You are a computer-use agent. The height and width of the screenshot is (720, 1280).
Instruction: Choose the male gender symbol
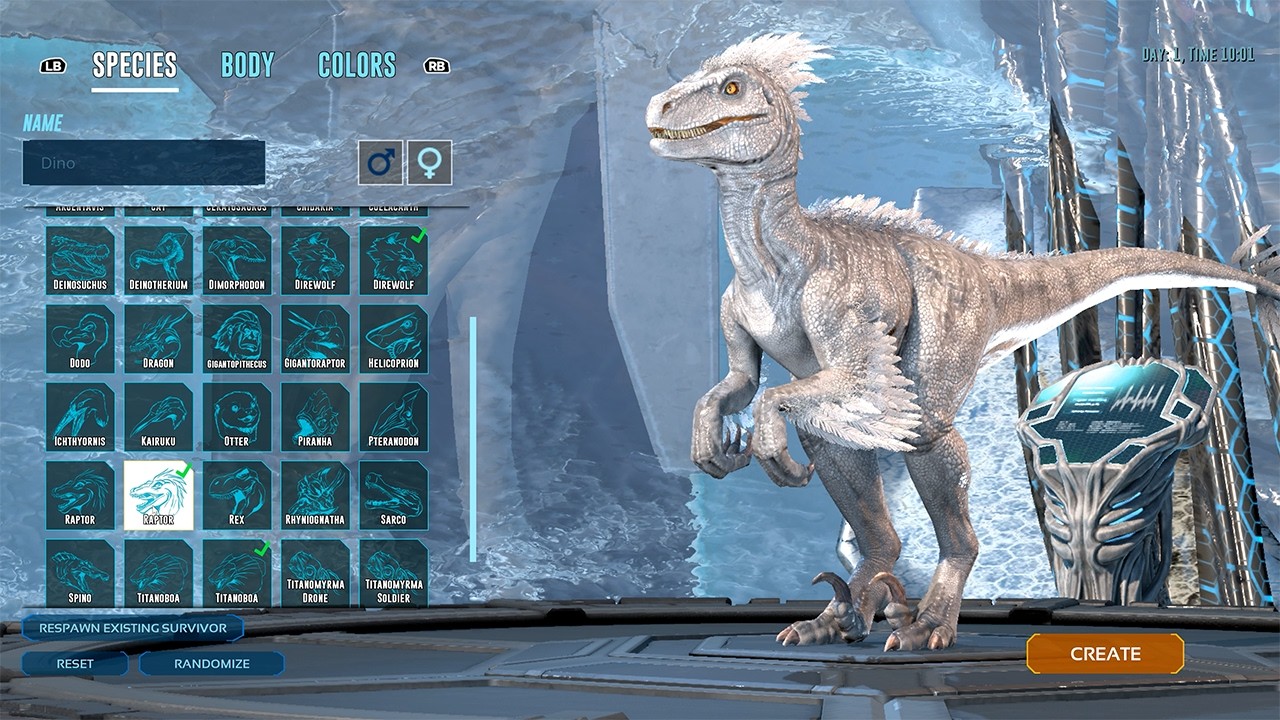pyautogui.click(x=381, y=162)
